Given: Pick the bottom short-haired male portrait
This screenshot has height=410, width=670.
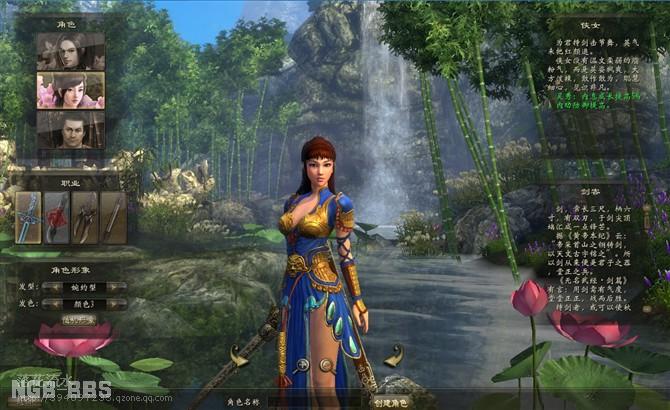Looking at the screenshot, I should pyautogui.click(x=70, y=129).
